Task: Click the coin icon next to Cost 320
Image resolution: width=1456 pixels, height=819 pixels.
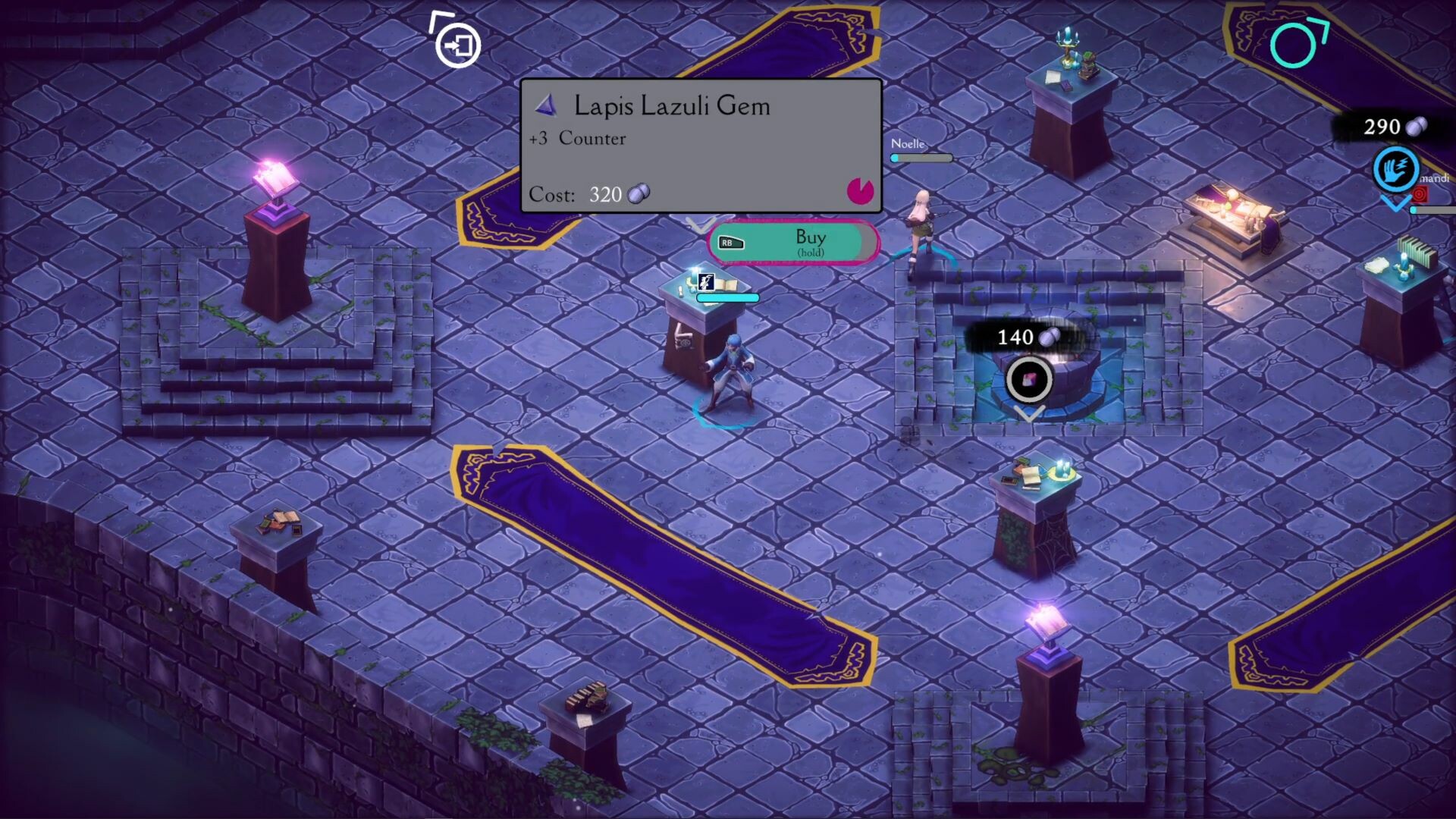Action: point(638,194)
